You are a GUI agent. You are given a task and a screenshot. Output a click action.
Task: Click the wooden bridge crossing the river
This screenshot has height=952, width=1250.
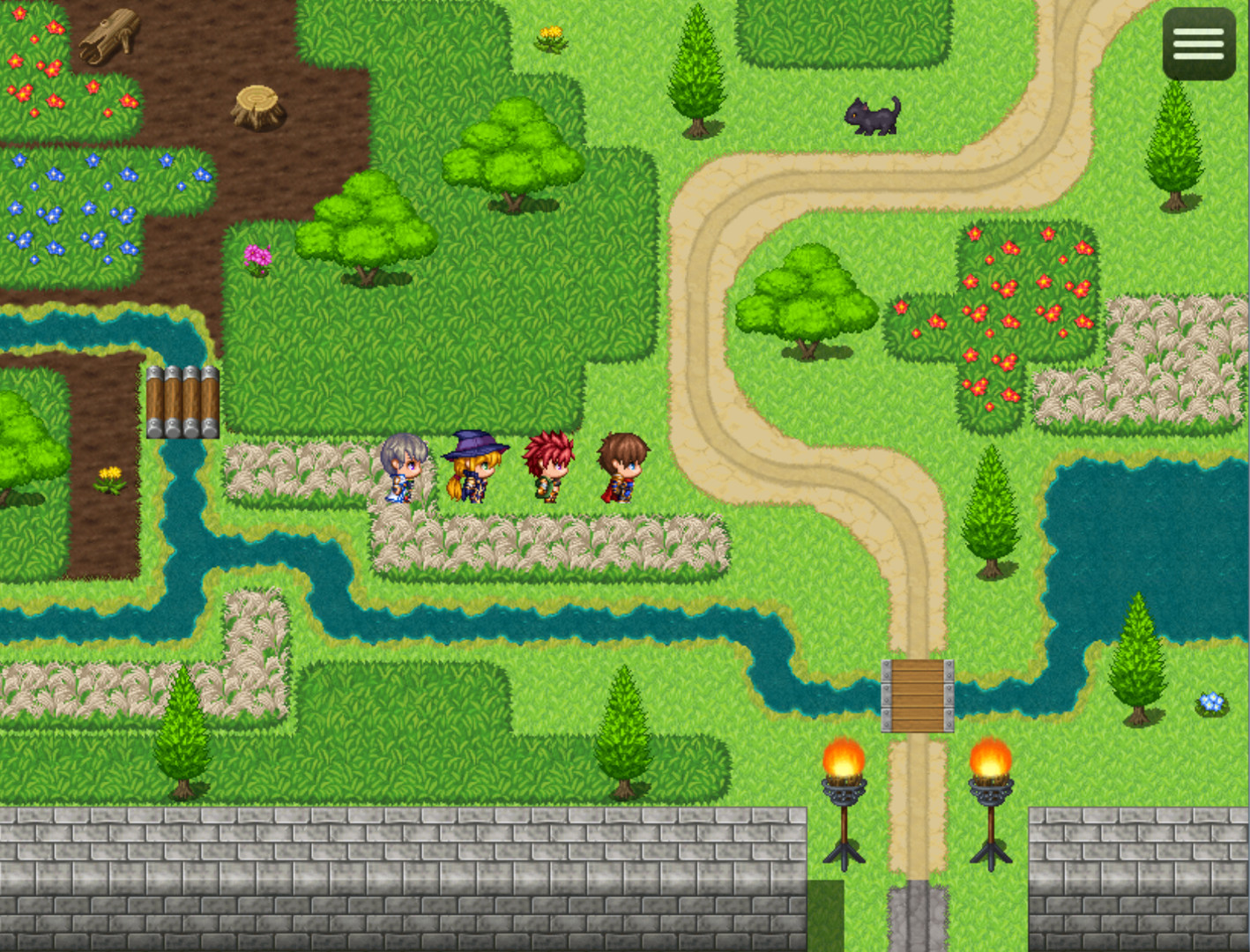[917, 694]
